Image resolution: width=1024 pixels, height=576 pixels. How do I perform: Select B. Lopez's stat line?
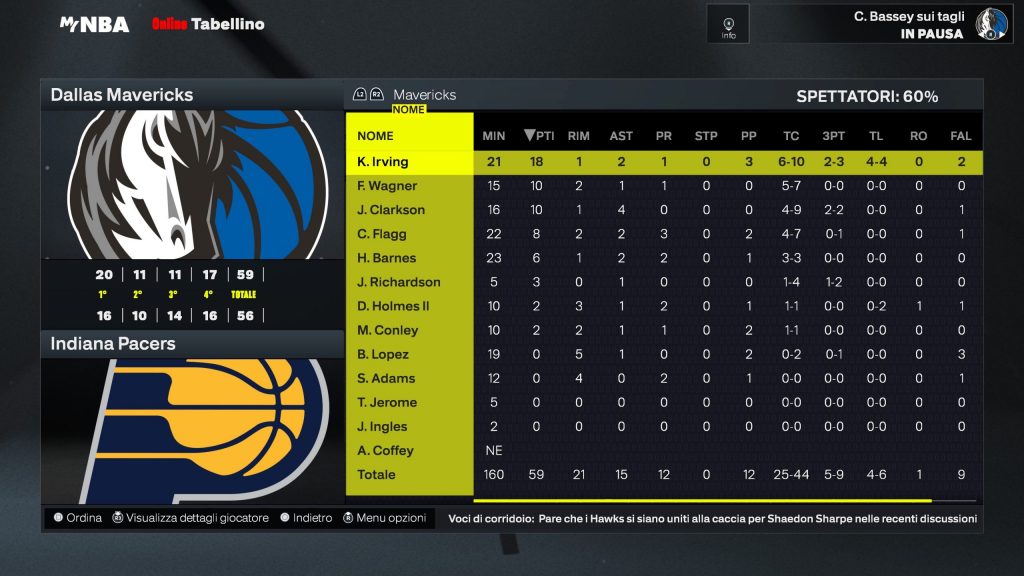point(383,354)
